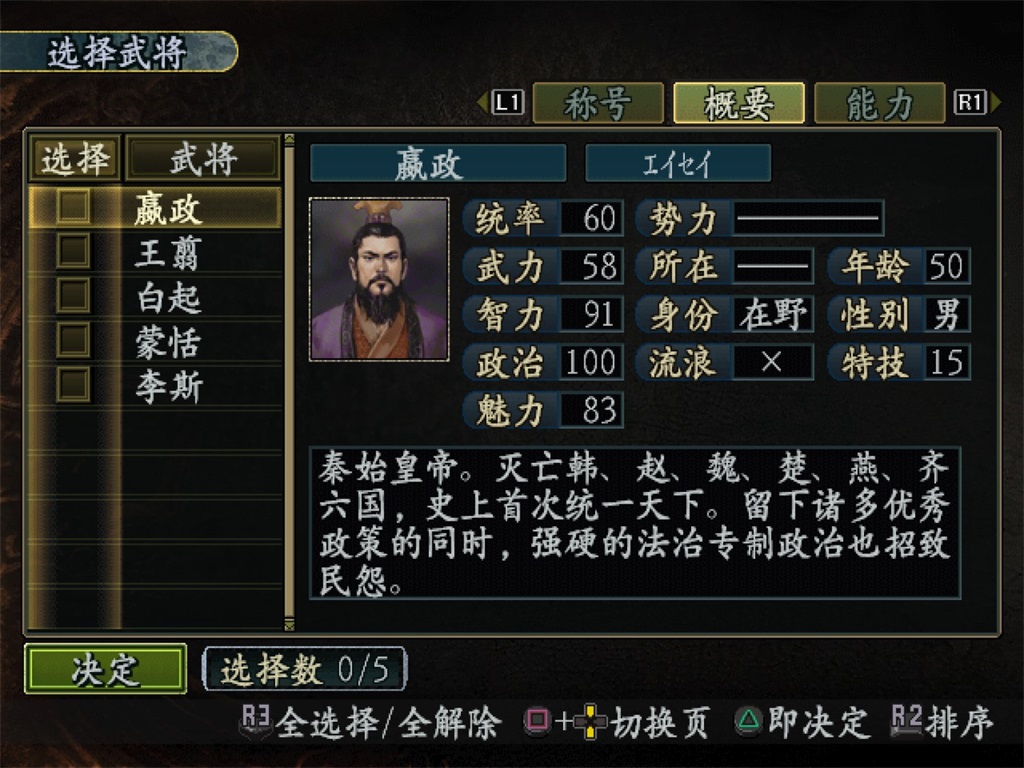Pick the 蒙恬 list row
The height and width of the screenshot is (768, 1024).
click(168, 341)
